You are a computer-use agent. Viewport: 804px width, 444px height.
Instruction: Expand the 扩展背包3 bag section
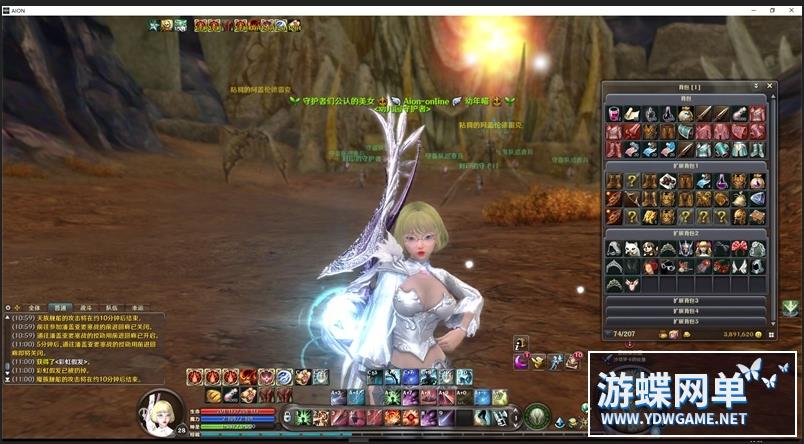tap(685, 300)
